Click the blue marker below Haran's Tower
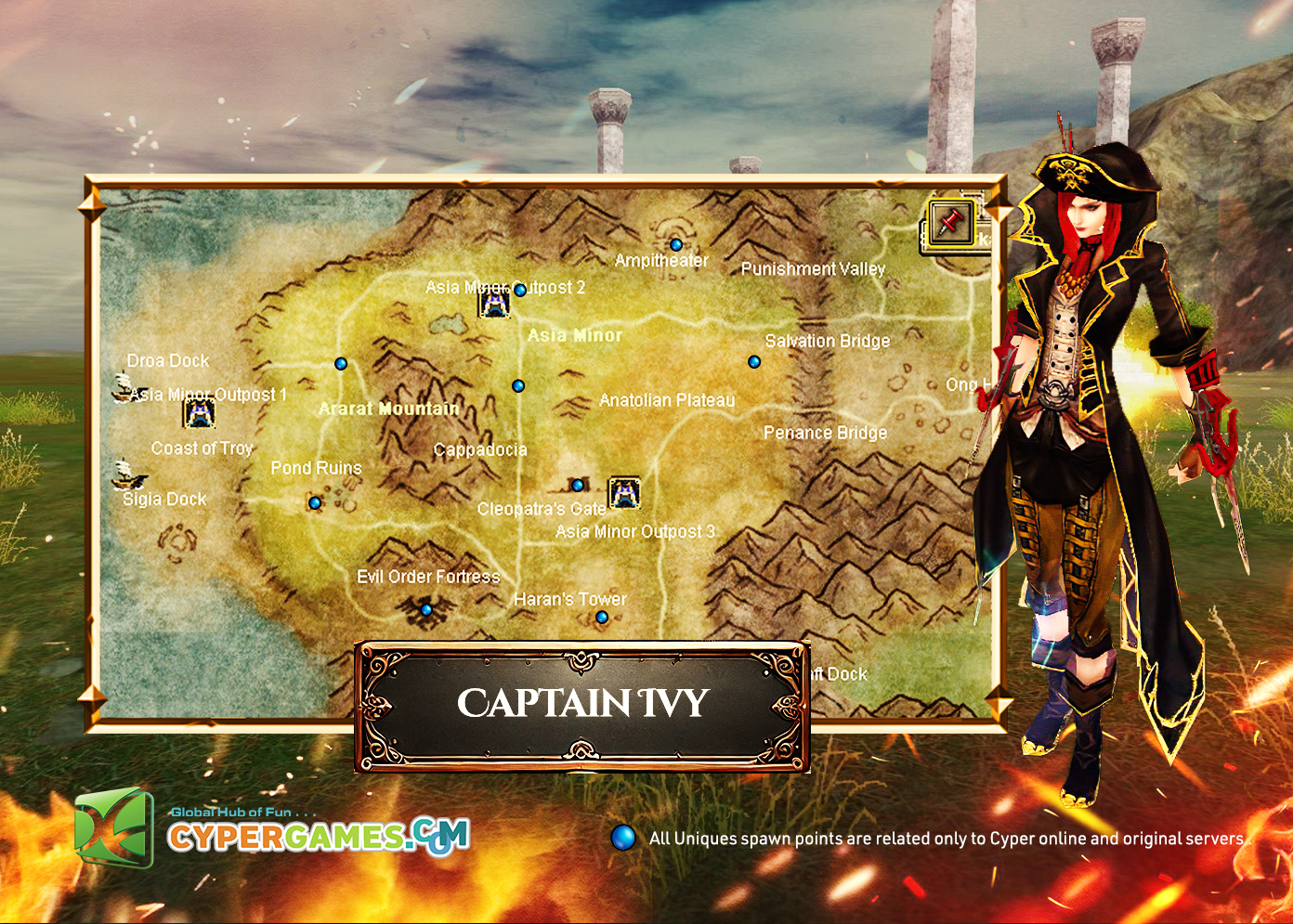The height and width of the screenshot is (924, 1293). 602,618
